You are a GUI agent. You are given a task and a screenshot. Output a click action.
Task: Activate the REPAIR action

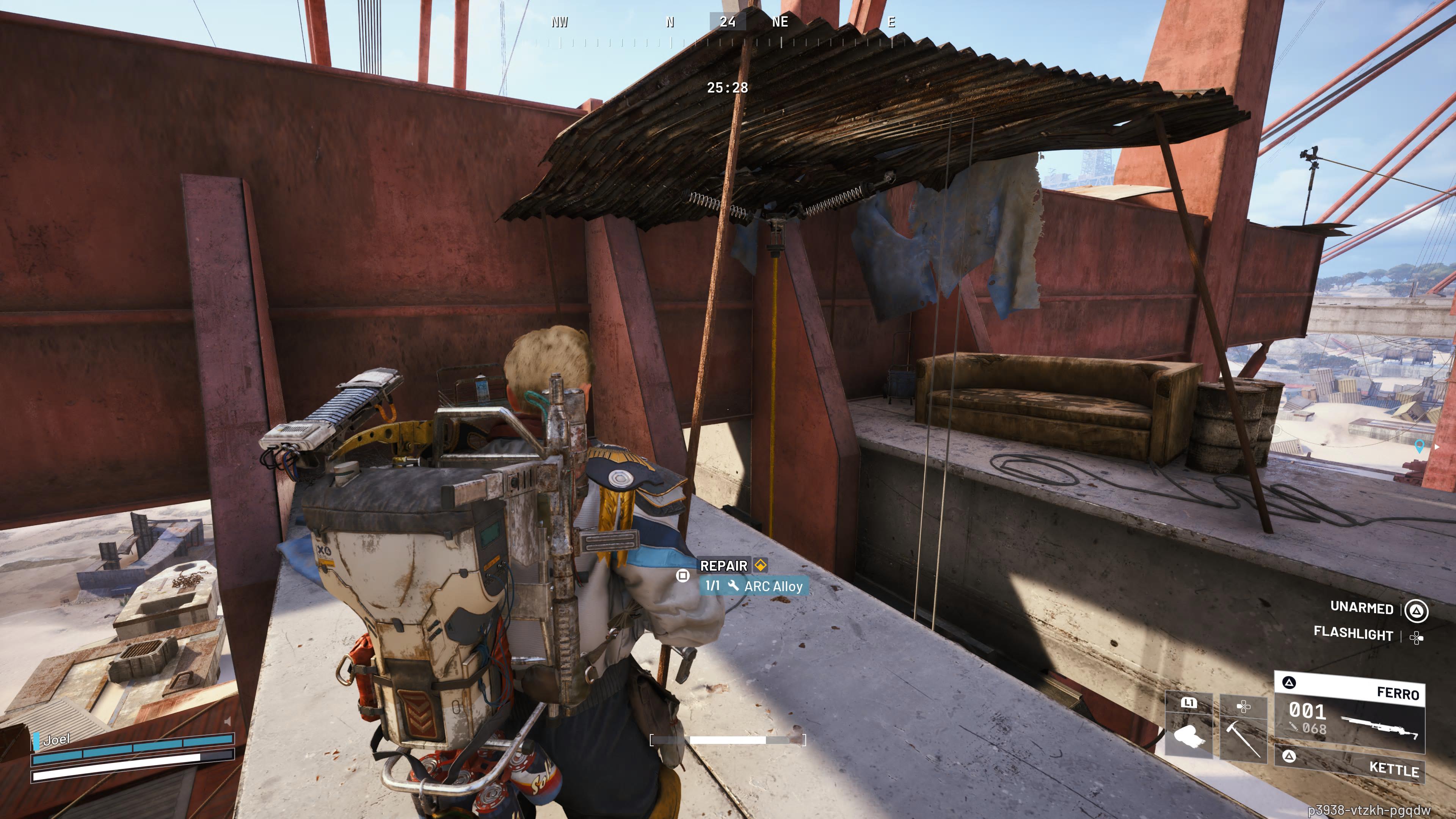[724, 565]
